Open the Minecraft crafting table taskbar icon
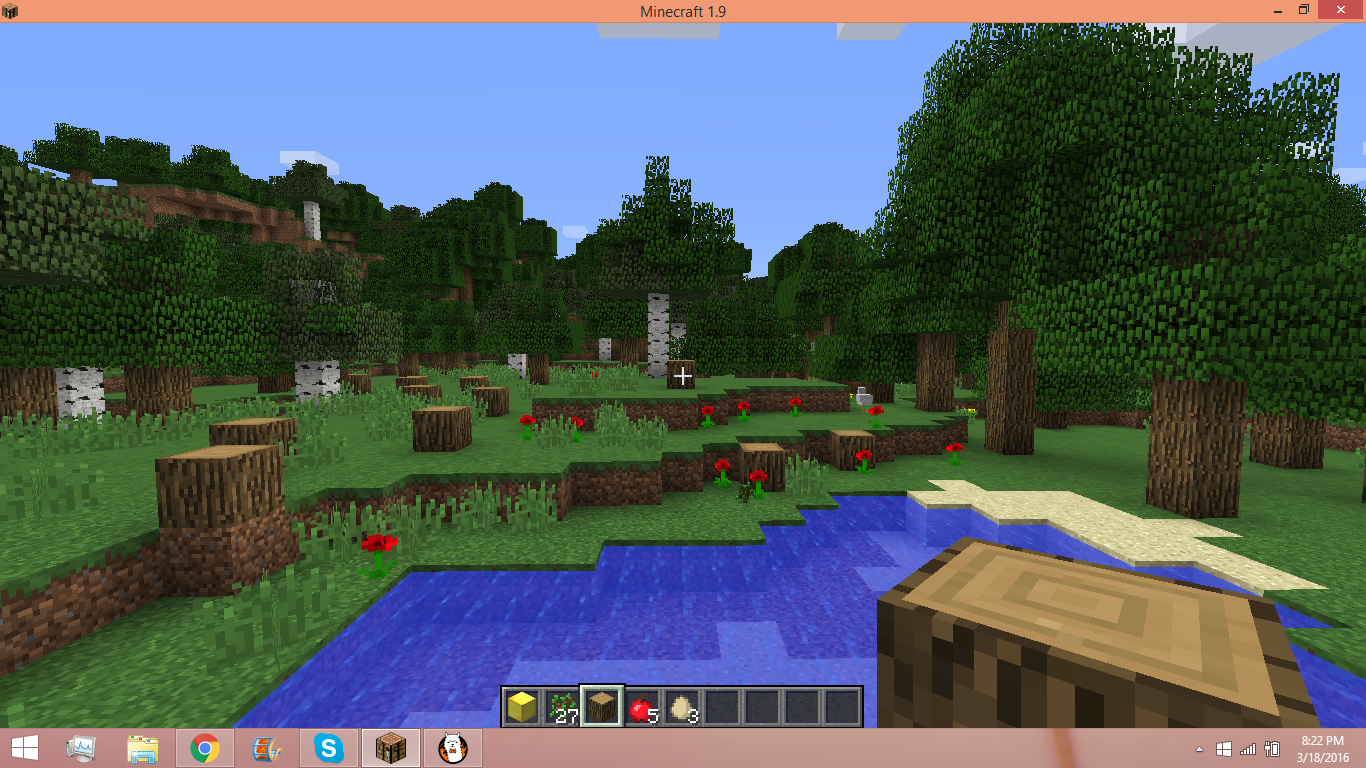 click(x=390, y=748)
